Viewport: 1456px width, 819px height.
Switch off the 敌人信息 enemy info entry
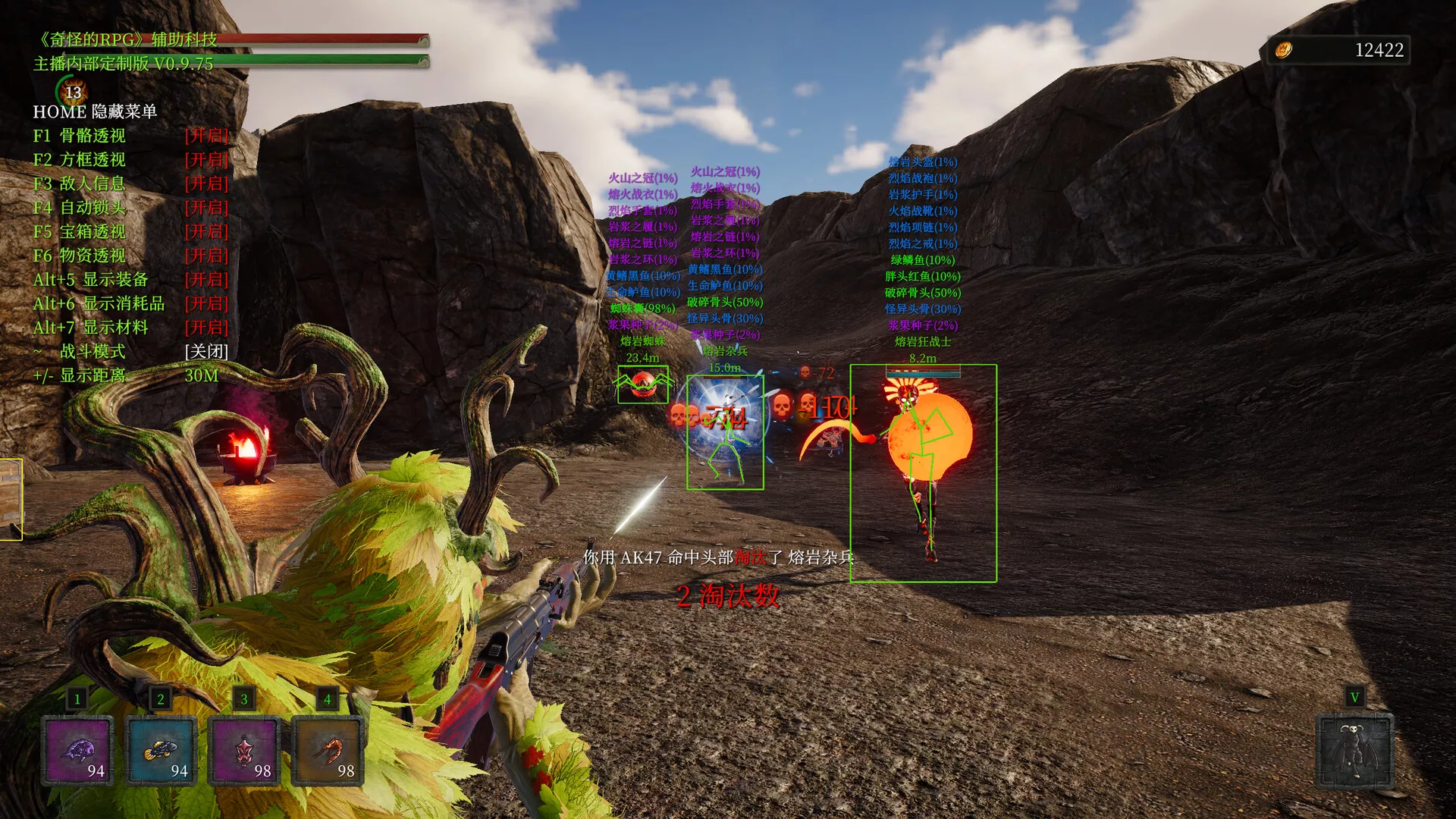coord(130,184)
